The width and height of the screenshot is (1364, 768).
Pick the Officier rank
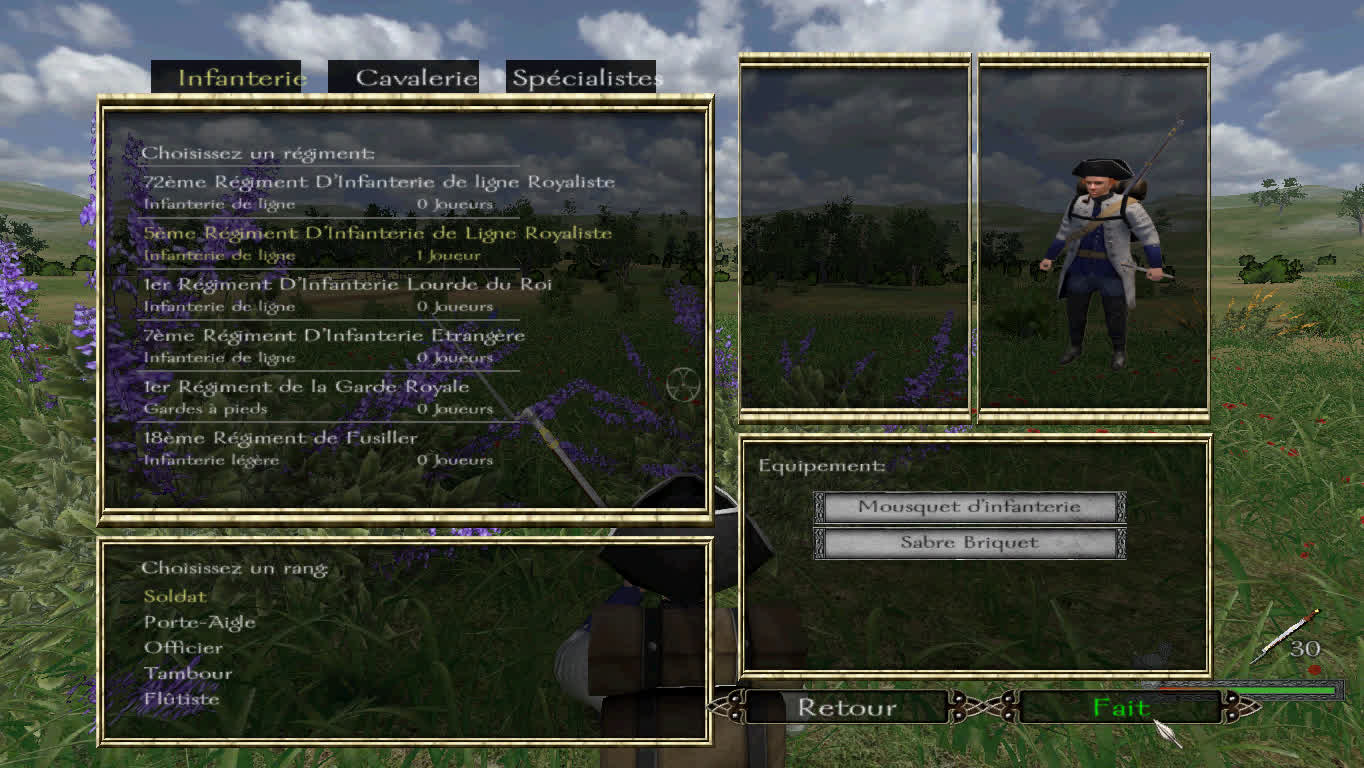[183, 648]
